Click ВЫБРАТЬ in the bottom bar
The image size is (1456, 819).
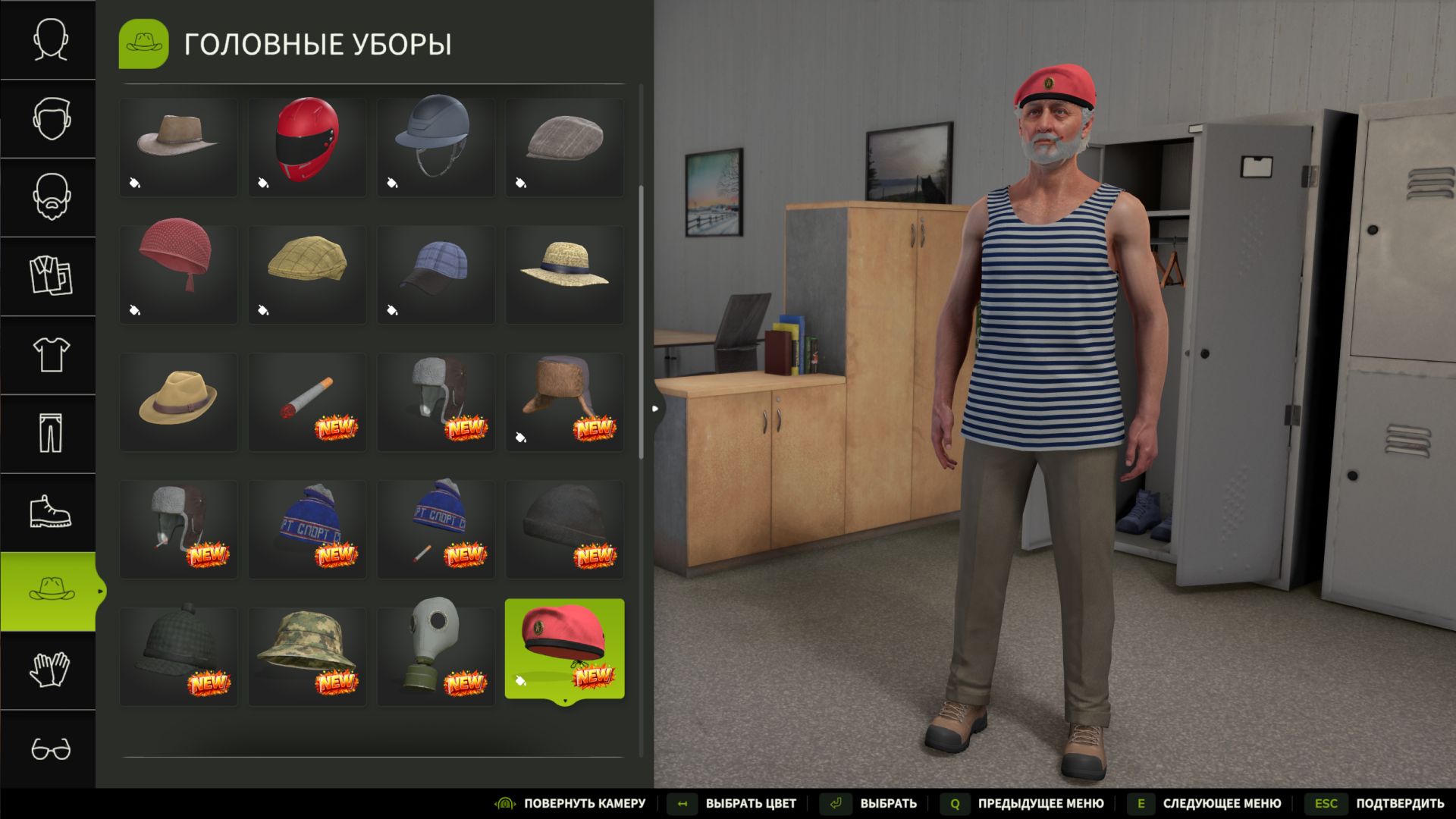pos(887,802)
